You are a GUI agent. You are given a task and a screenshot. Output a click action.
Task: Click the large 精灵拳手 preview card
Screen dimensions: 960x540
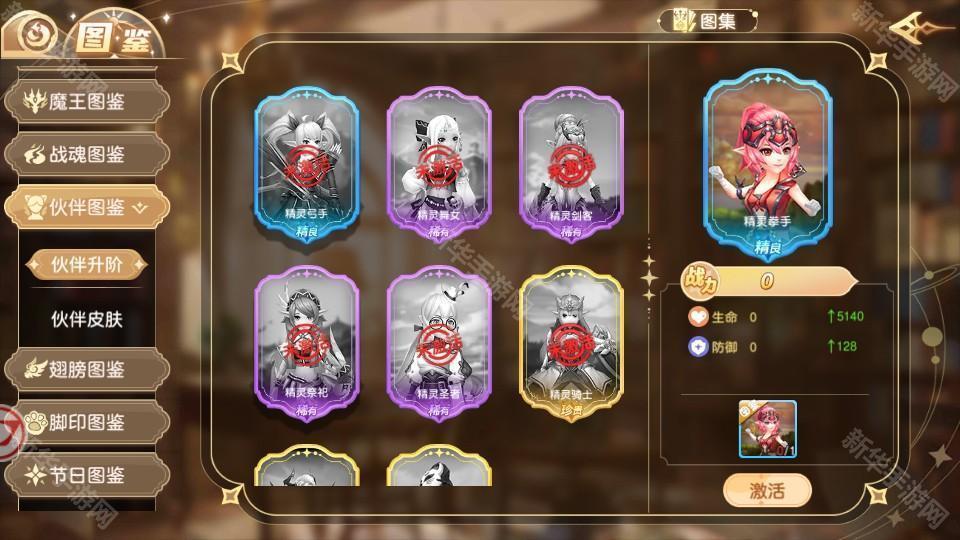[x=768, y=163]
